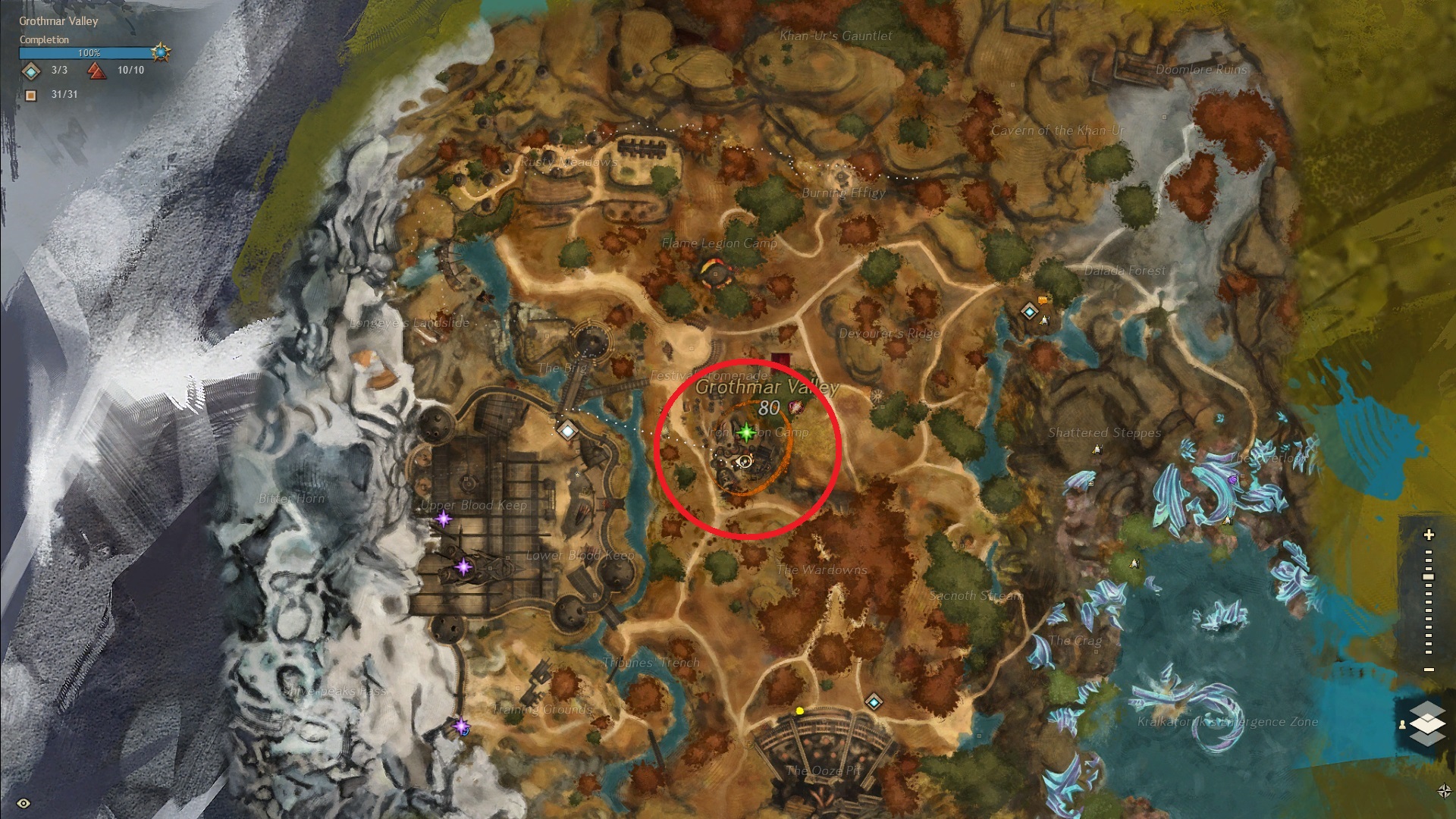Click the compass icon in the corner
Screen dimensions: 1456x819
click(1444, 791)
